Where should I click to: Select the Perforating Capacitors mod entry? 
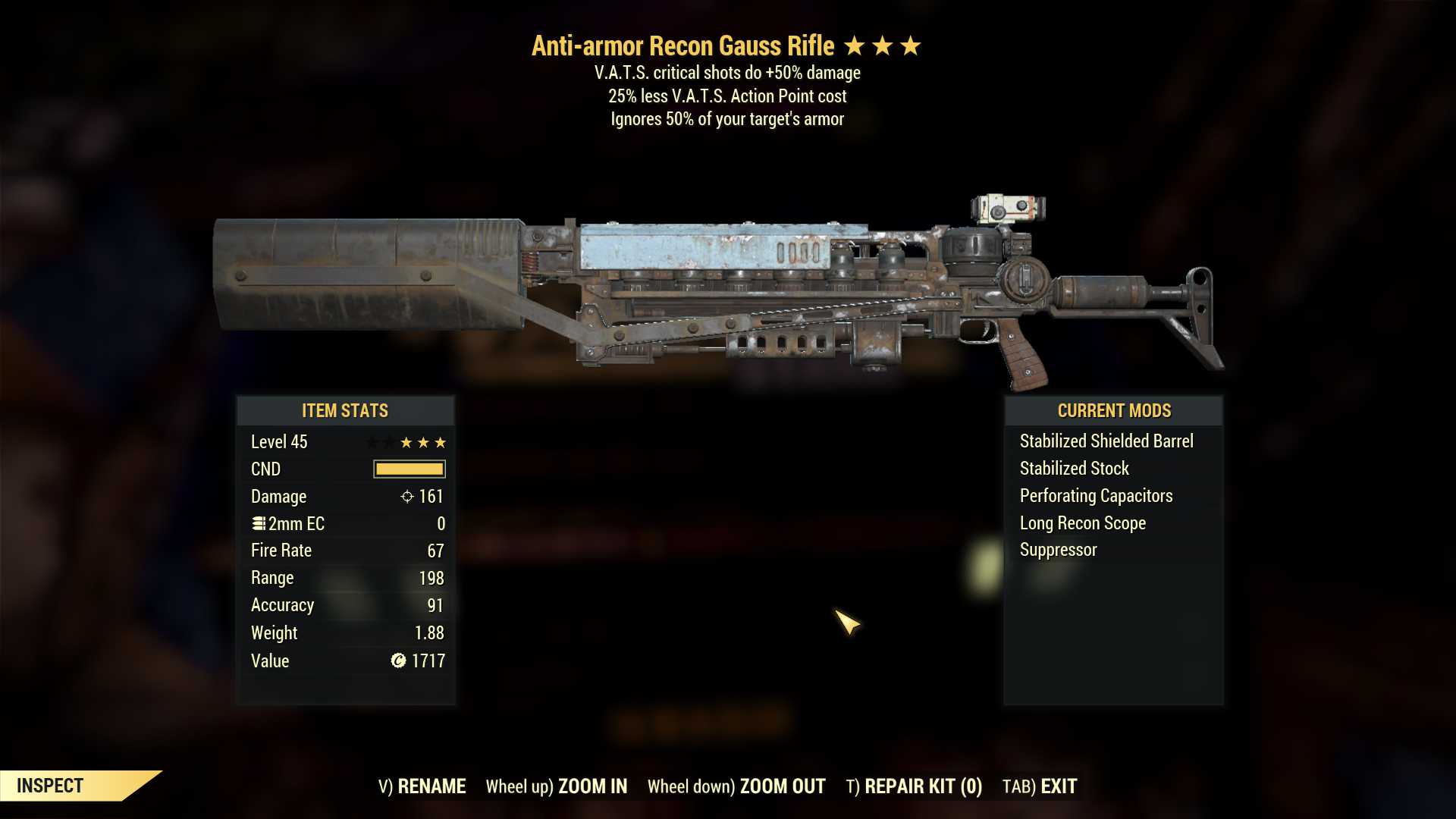pyautogui.click(x=1096, y=495)
